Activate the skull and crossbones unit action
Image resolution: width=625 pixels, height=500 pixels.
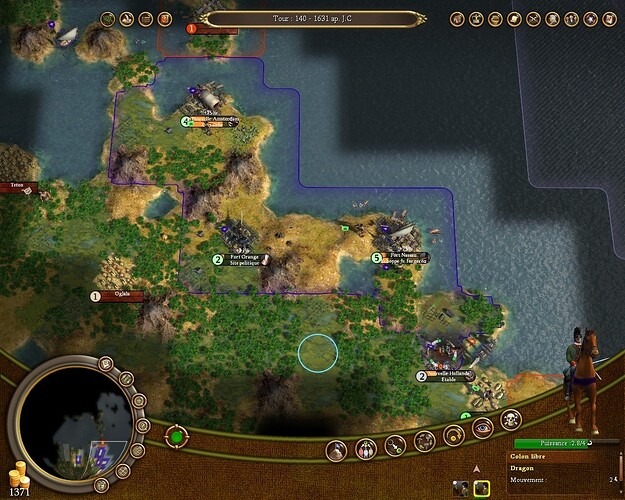tap(509, 421)
